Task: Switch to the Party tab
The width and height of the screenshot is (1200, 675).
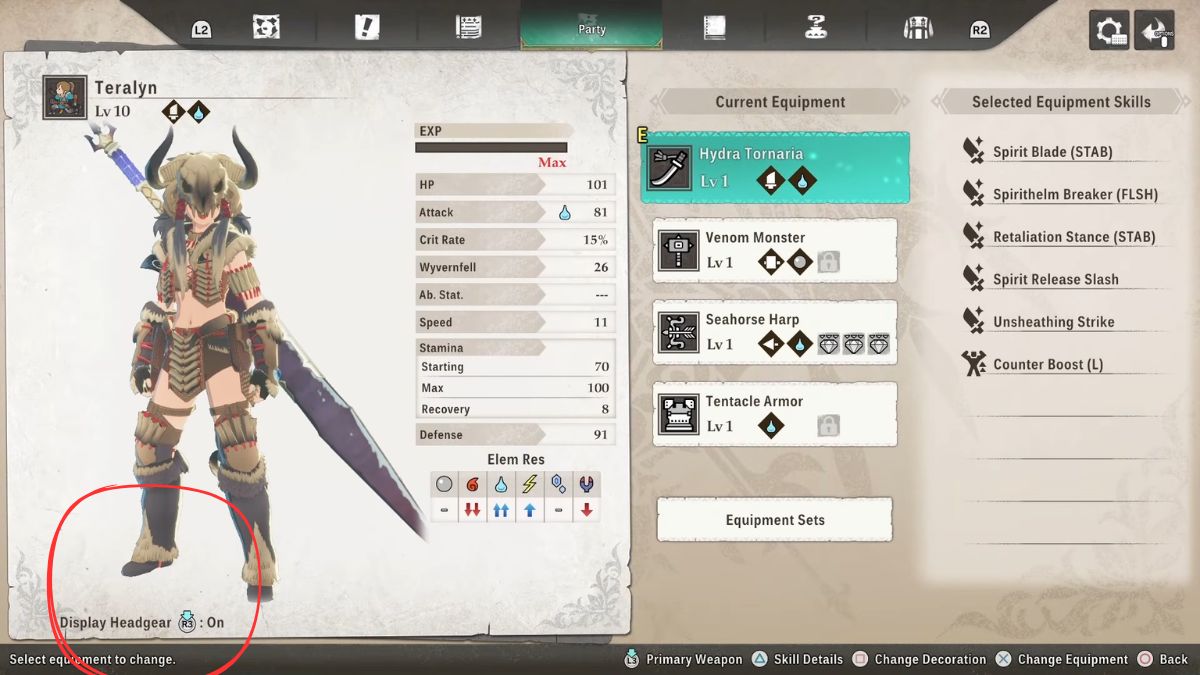Action: pyautogui.click(x=591, y=25)
